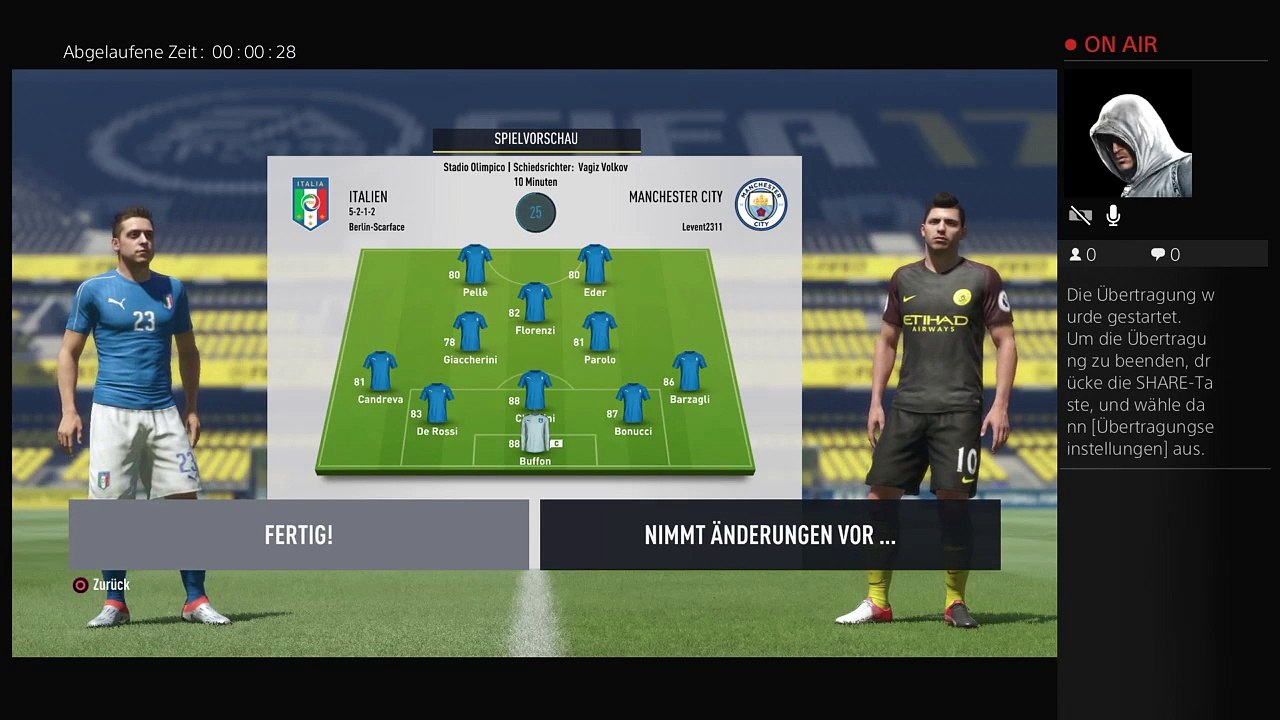Screen dimensions: 1280x720
Task: Pick Giacherini on the formation board
Action: 470,333
